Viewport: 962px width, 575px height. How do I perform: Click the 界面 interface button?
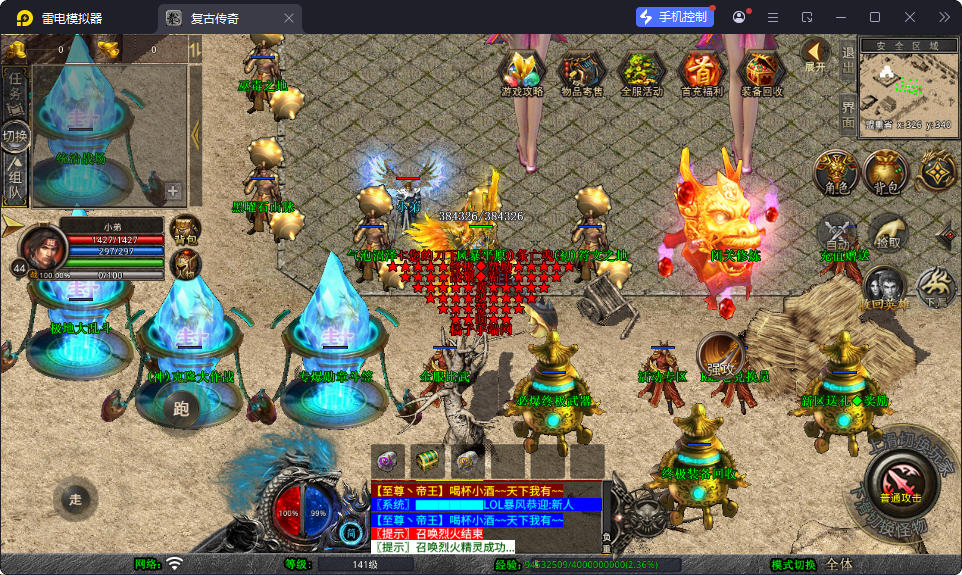pyautogui.click(x=848, y=113)
